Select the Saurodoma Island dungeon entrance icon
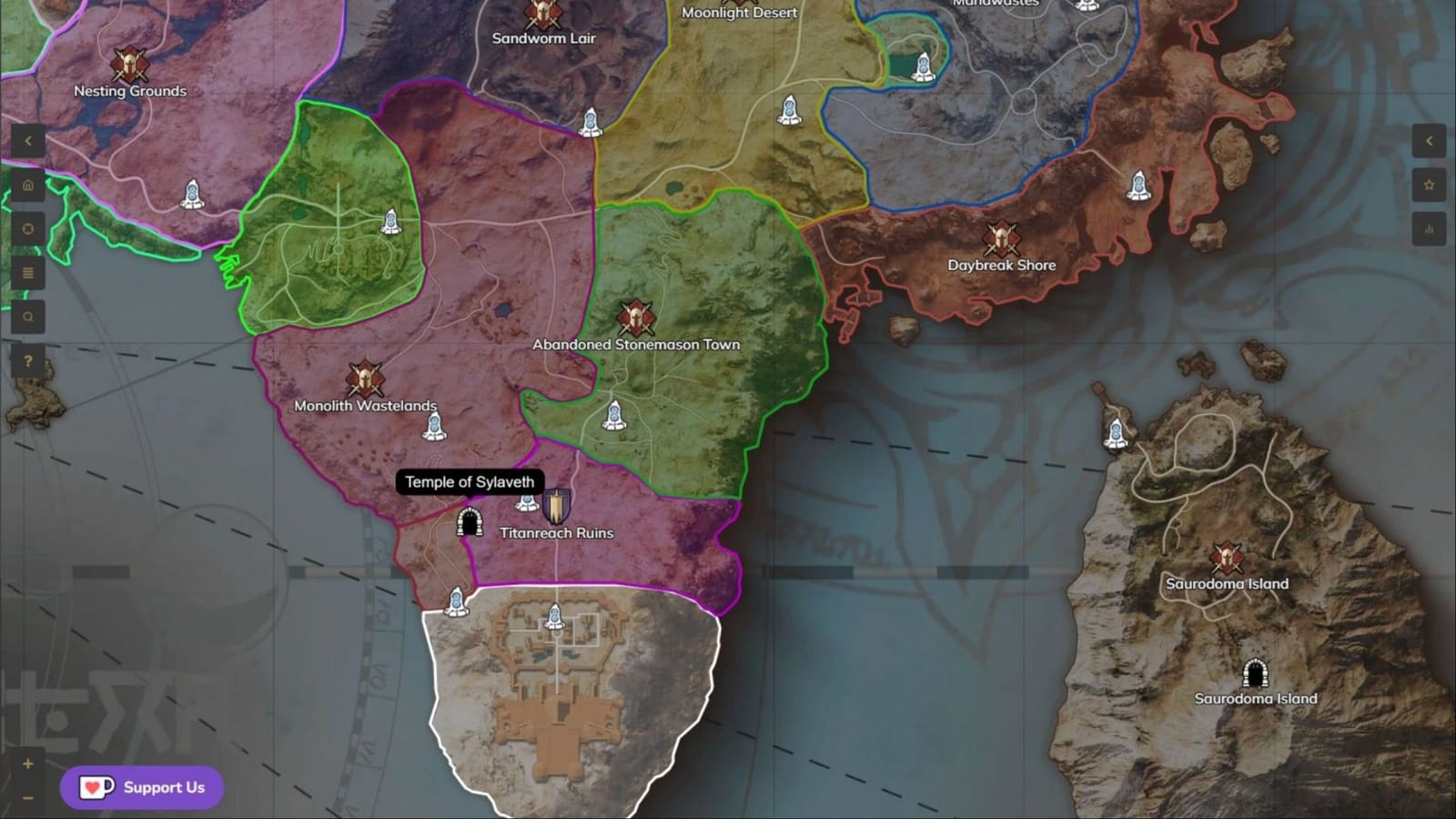Screen dimensions: 1456x819 coord(1256,673)
